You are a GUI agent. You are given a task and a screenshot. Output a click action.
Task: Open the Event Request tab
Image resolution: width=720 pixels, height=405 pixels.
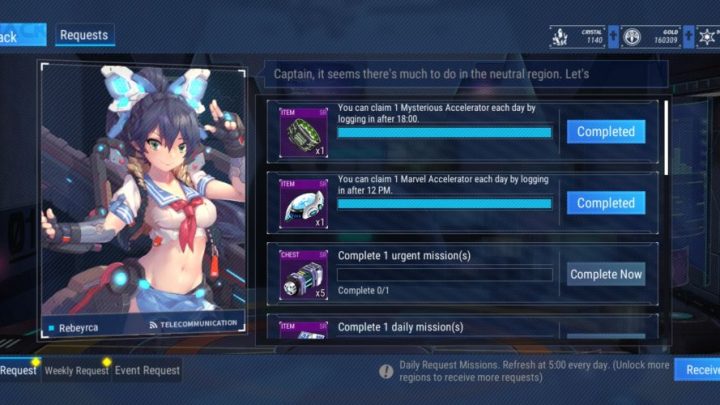pos(147,370)
